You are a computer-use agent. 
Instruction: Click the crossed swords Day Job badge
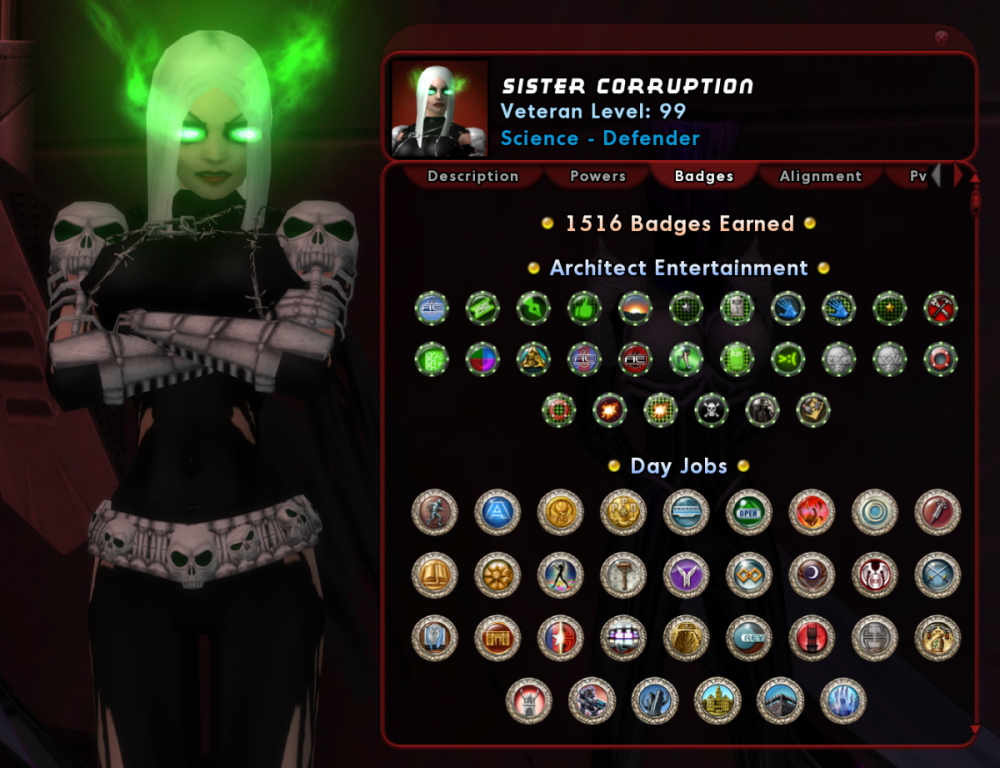pyautogui.click(x=938, y=575)
